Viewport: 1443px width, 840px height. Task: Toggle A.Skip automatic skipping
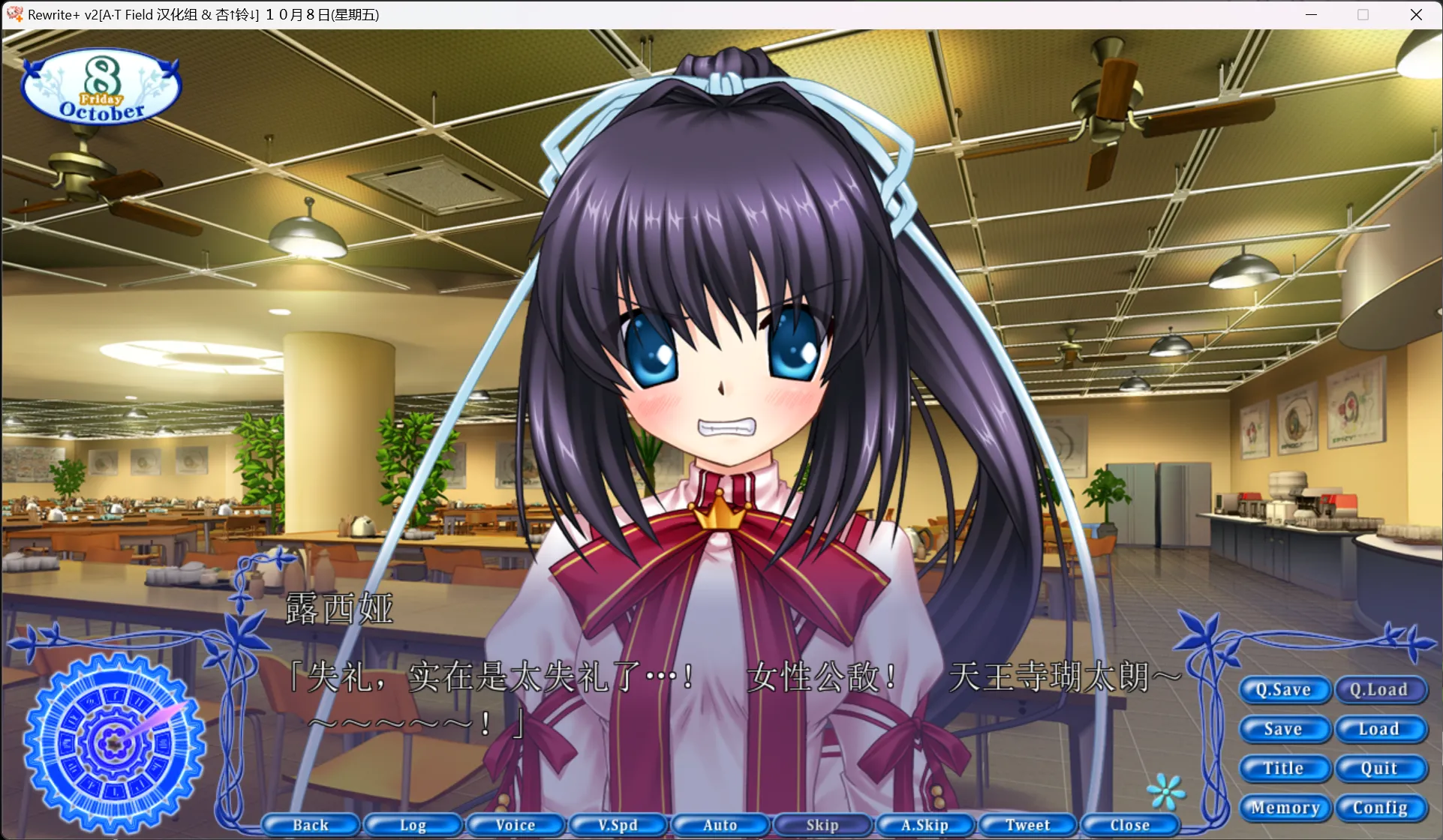pos(925,824)
